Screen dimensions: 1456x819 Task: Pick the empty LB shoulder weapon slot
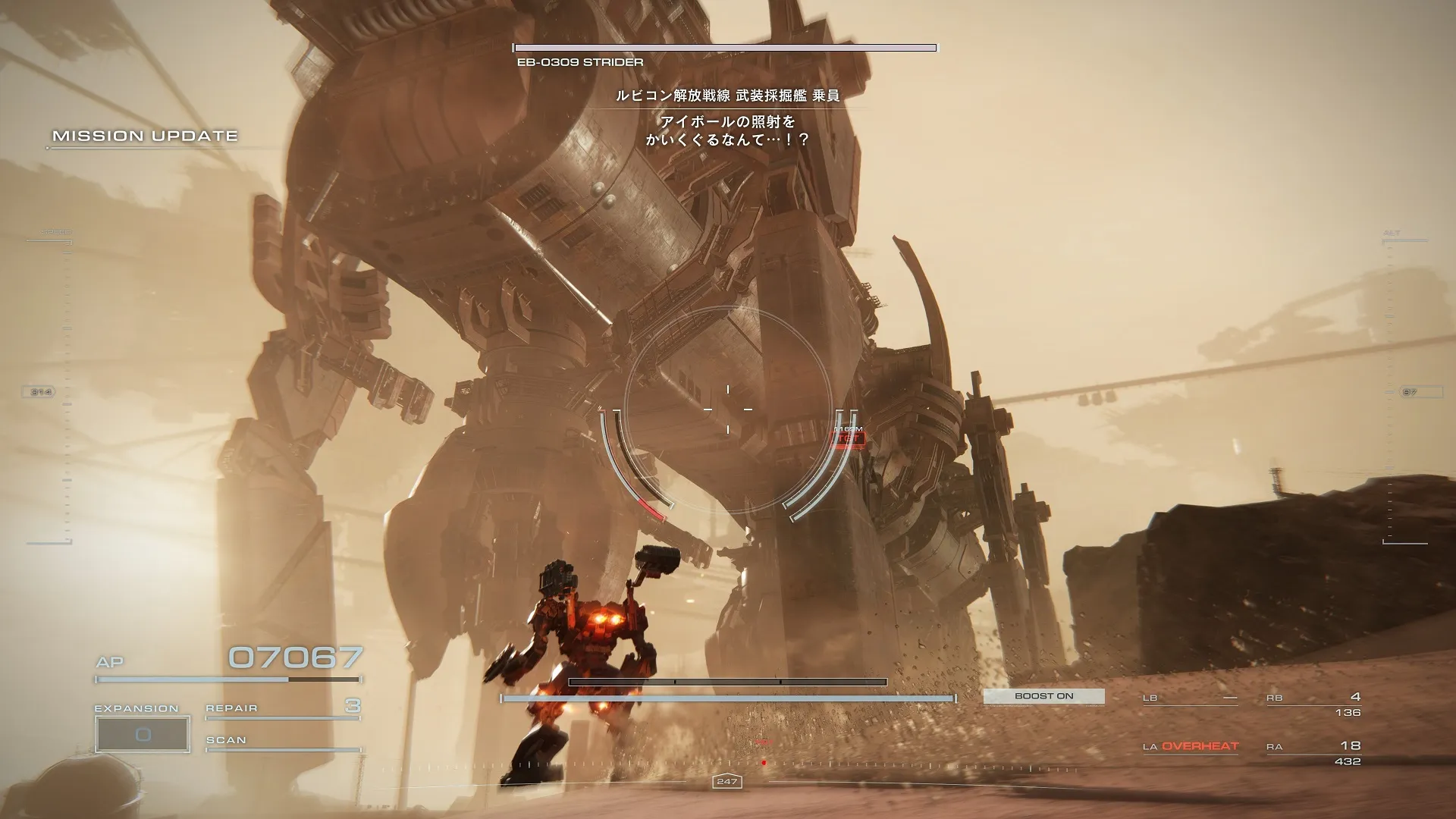pyautogui.click(x=1190, y=698)
